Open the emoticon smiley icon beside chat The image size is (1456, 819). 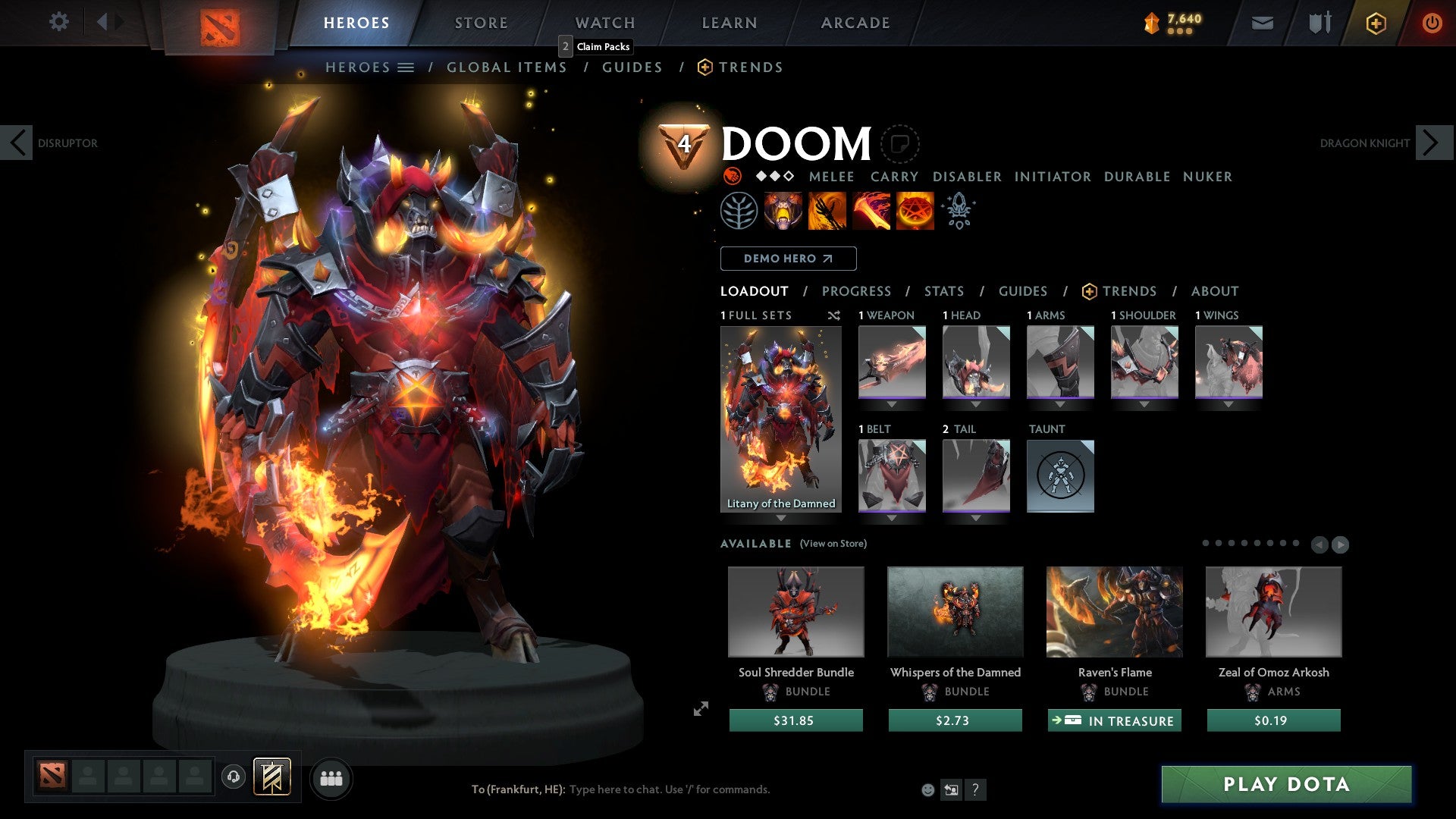click(927, 789)
